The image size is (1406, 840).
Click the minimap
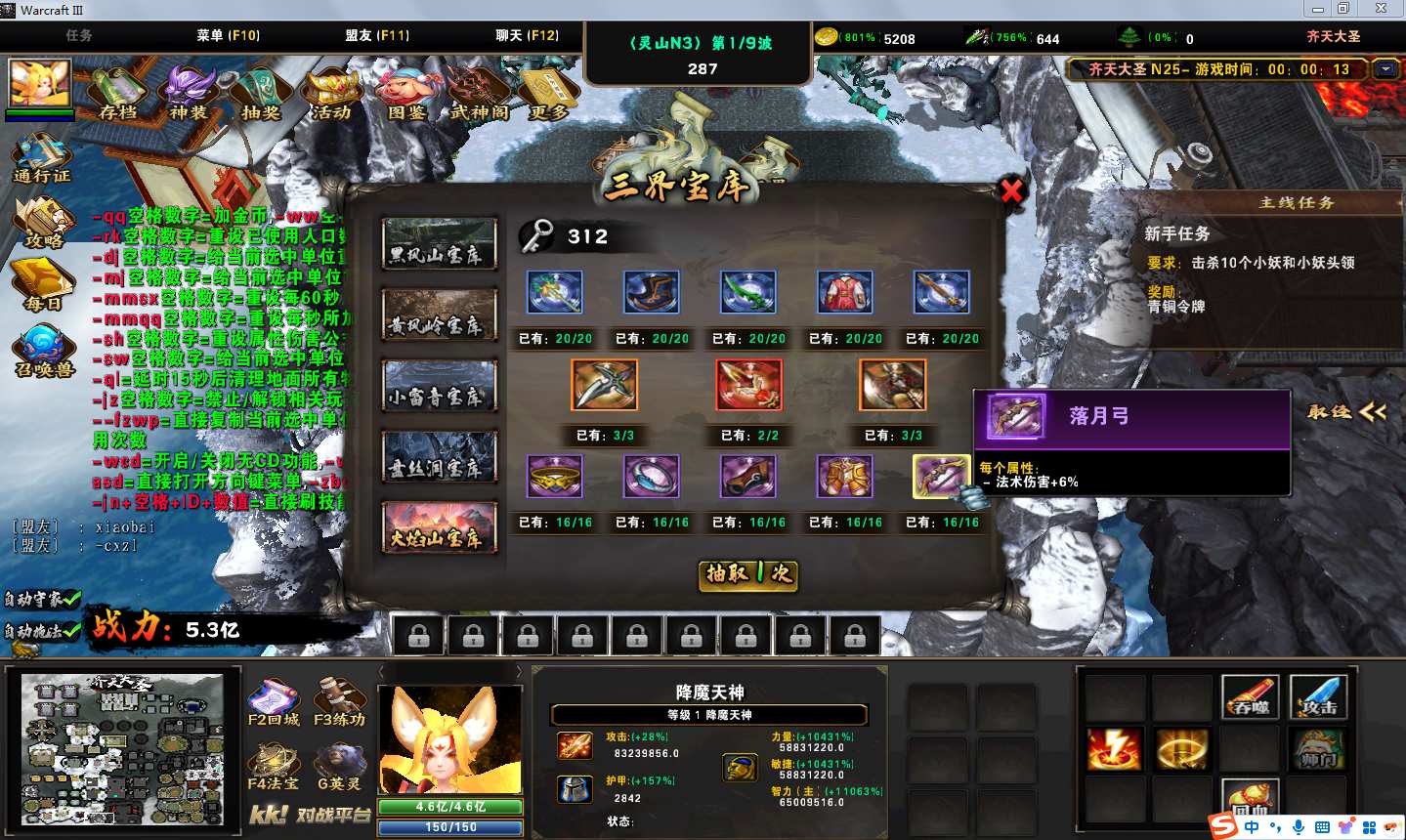pyautogui.click(x=122, y=749)
